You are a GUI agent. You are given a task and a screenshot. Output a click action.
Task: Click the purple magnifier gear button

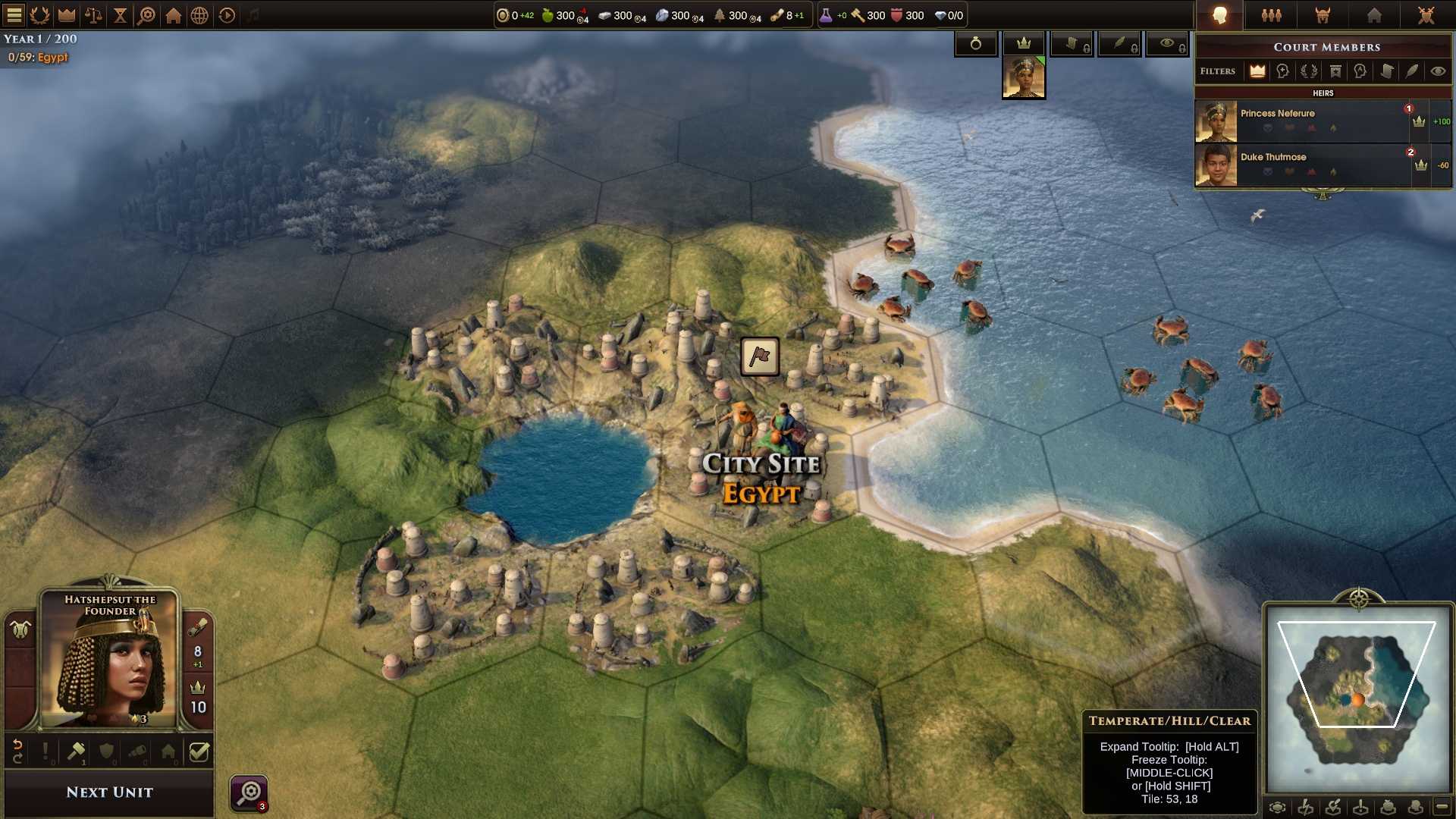(249, 793)
